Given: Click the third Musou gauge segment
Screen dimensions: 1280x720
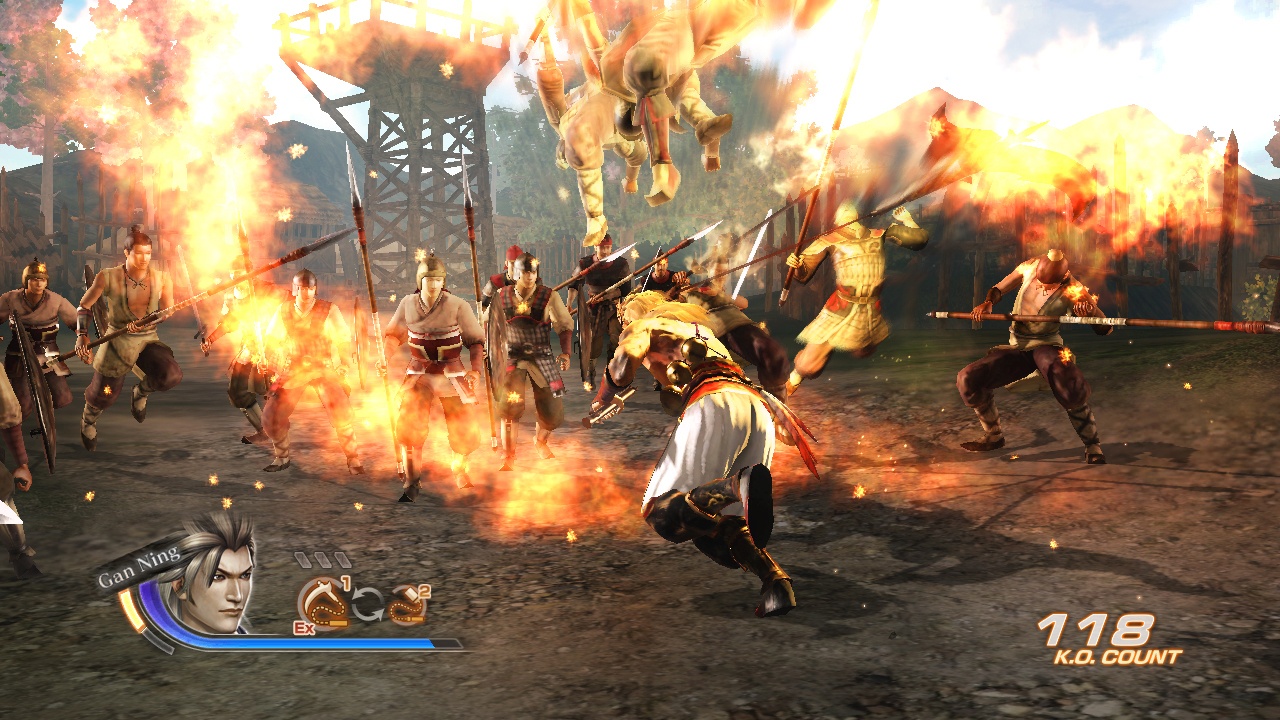Looking at the screenshot, I should click(x=342, y=559).
